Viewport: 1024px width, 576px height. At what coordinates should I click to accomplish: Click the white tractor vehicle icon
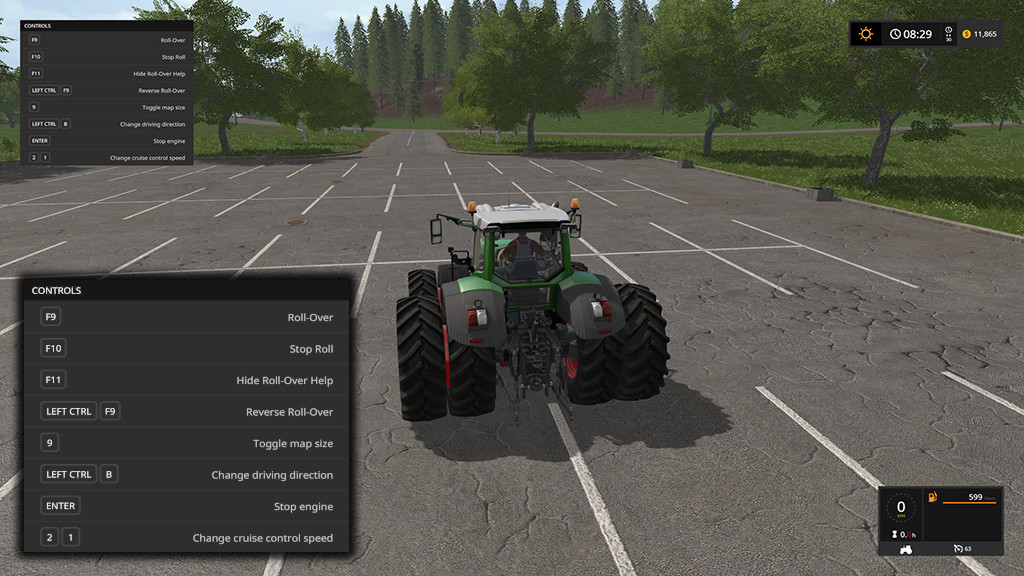tap(907, 548)
